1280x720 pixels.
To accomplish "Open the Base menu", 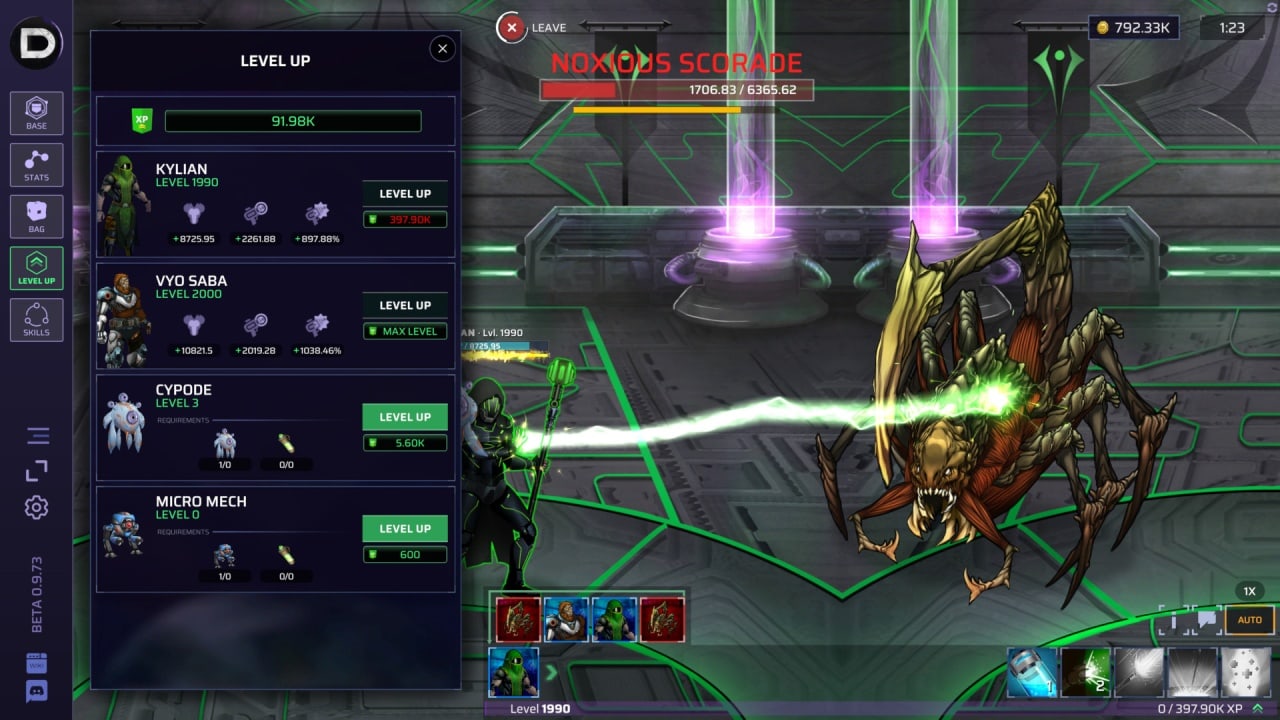I will (37, 113).
